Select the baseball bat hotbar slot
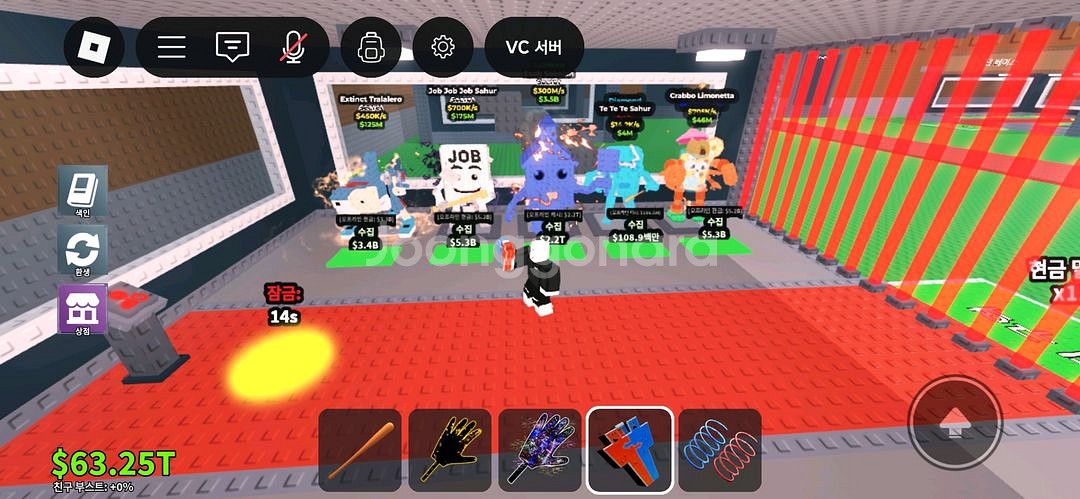The image size is (1080, 499). click(360, 450)
